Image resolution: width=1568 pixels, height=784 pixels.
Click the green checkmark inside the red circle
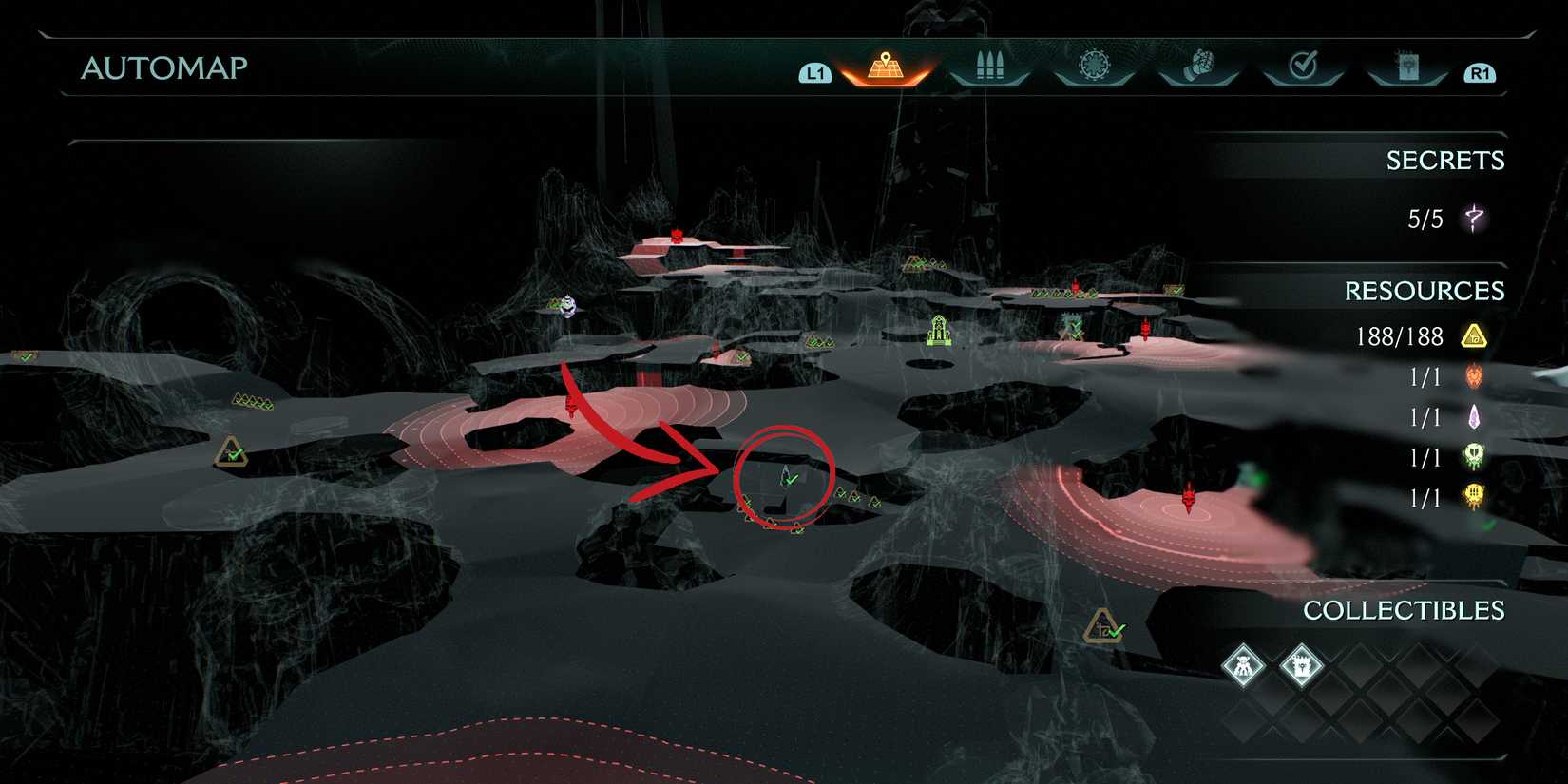tap(789, 478)
